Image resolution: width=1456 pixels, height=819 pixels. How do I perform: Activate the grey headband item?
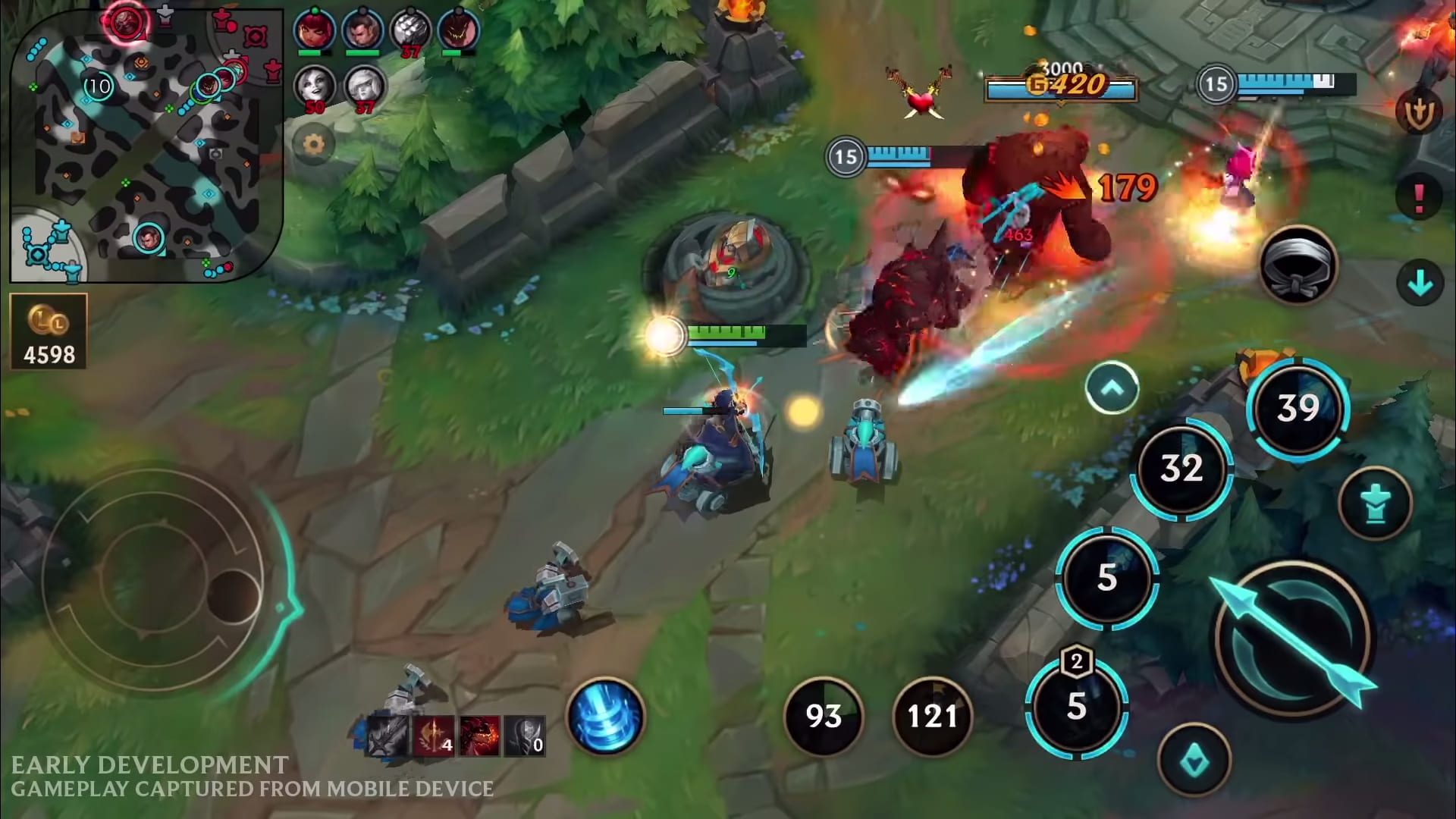[1298, 265]
